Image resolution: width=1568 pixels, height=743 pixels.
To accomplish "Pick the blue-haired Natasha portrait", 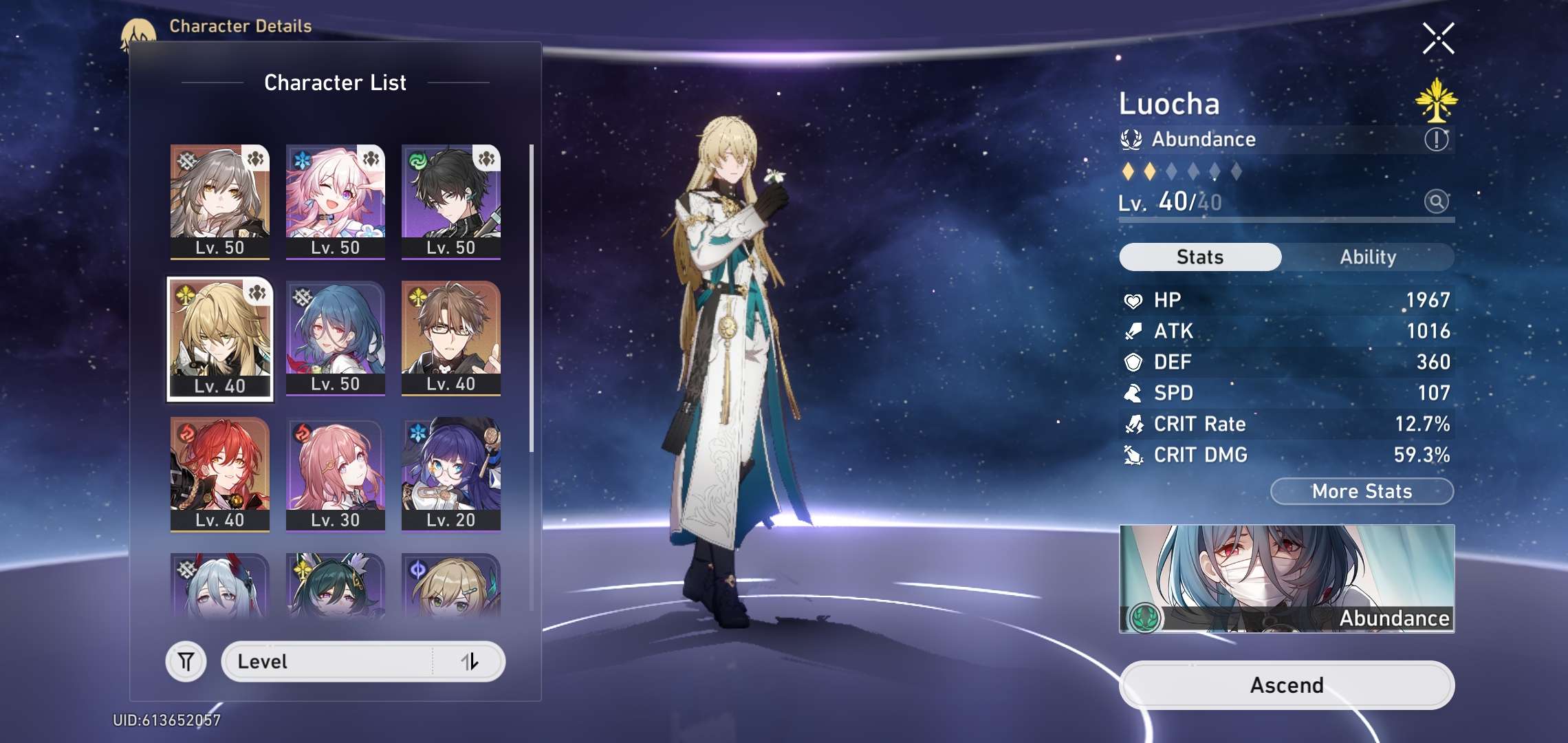I will (336, 337).
